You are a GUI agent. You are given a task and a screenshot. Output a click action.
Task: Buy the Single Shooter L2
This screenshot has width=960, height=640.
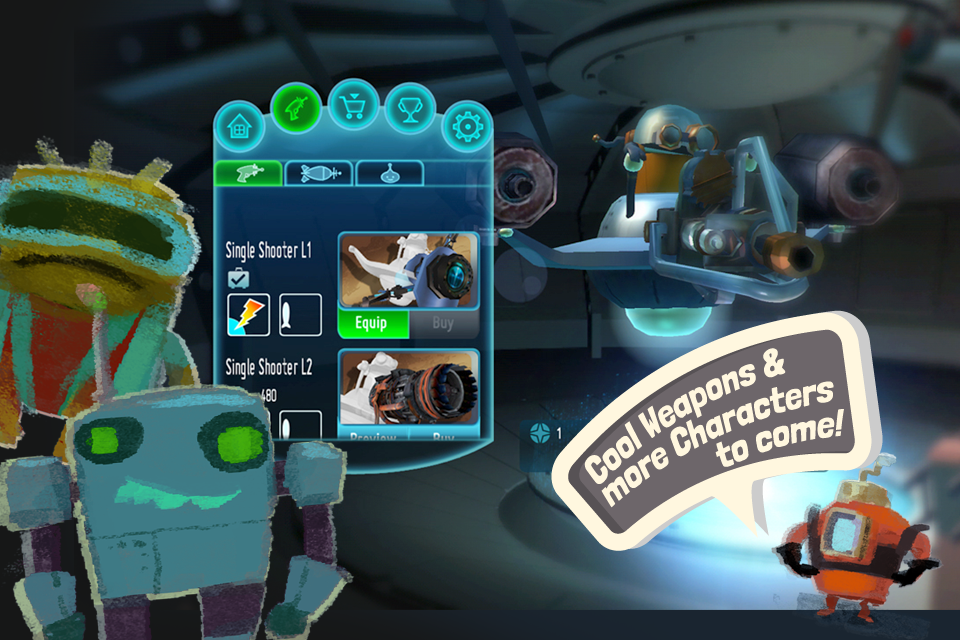click(x=443, y=436)
